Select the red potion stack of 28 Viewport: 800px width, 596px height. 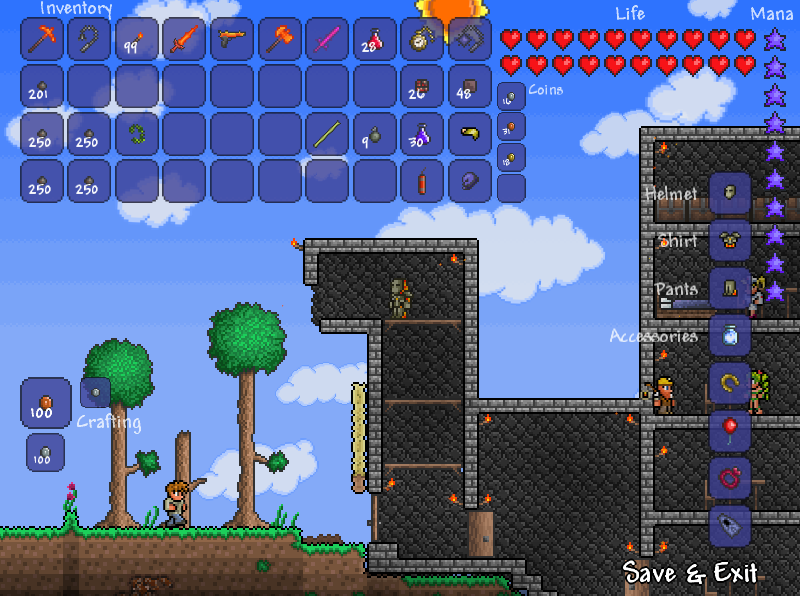375,40
